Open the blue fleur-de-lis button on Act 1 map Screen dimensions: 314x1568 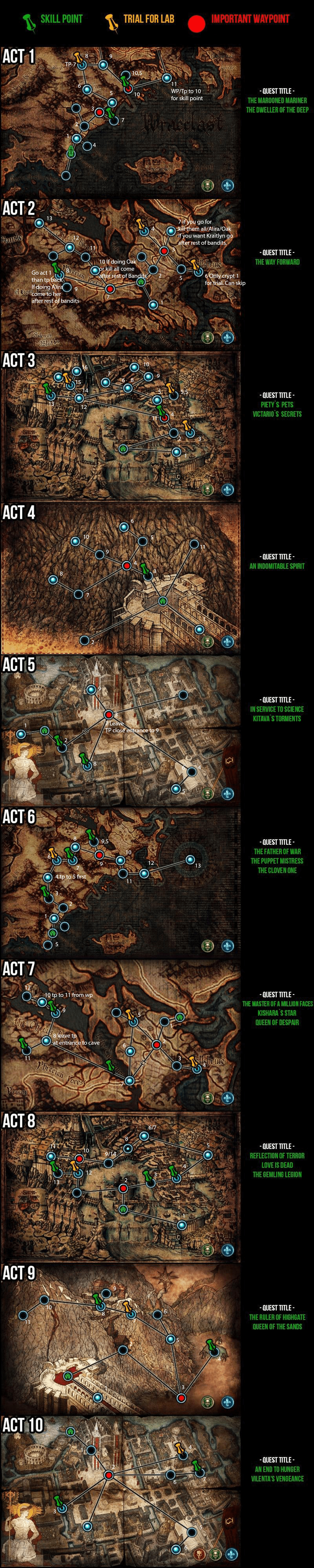227,185
